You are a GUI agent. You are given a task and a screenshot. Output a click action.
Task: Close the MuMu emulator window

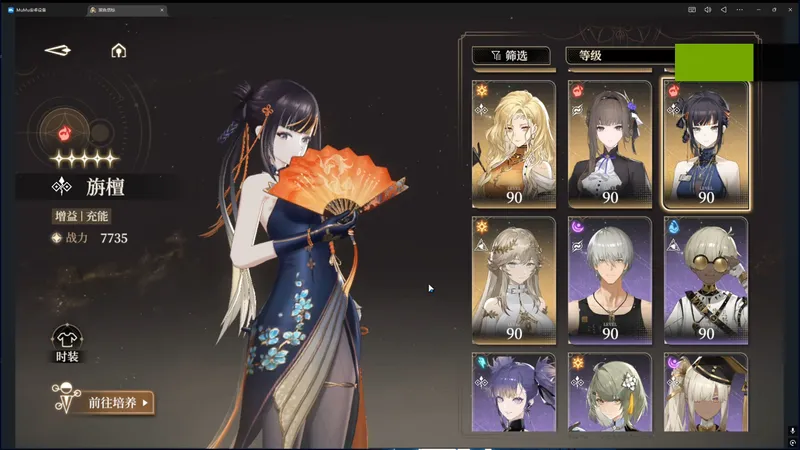[789, 9]
